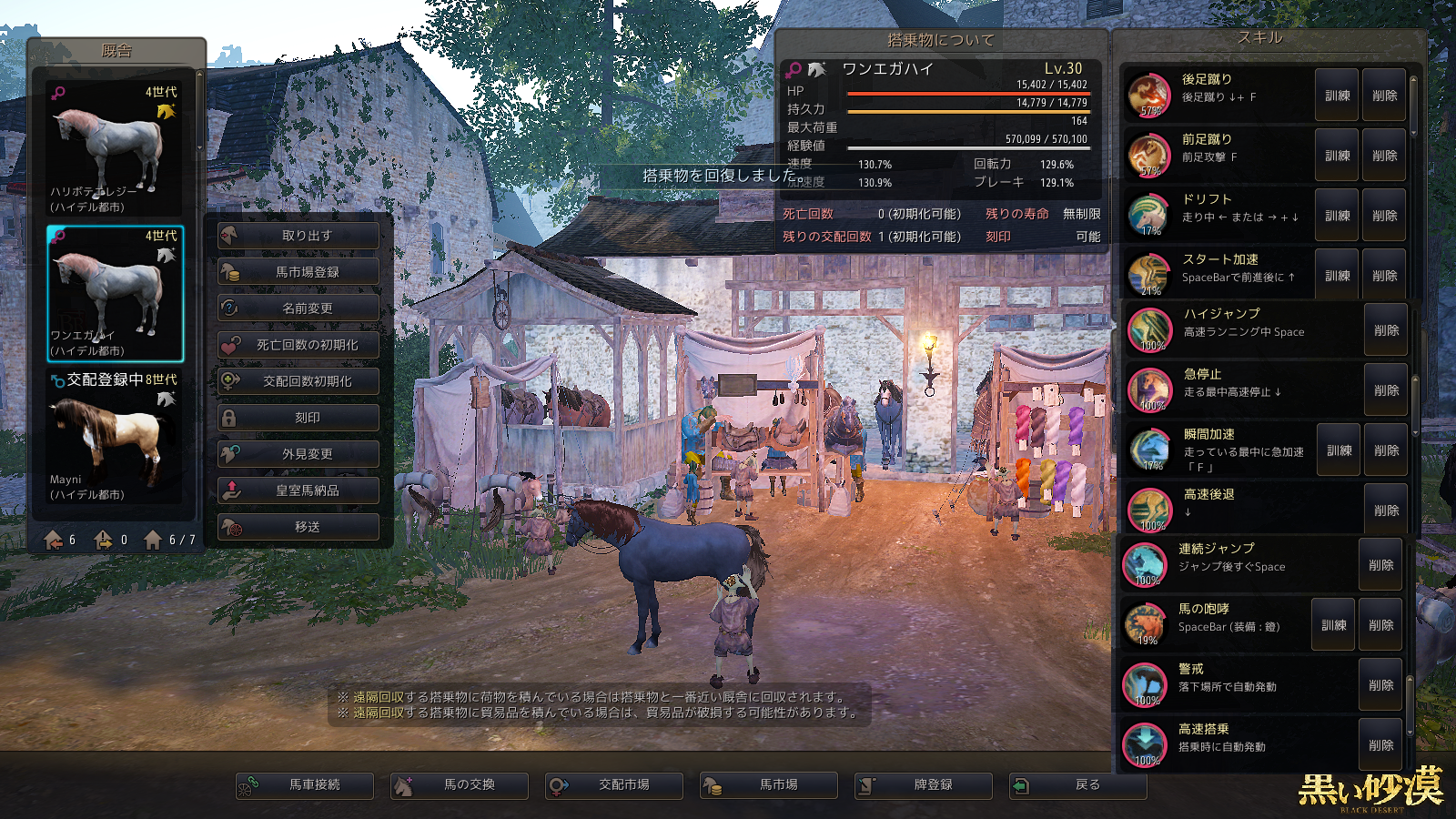Click 交配回数初期化 breeding reset button
The width and height of the screenshot is (1456, 819).
tap(298, 381)
